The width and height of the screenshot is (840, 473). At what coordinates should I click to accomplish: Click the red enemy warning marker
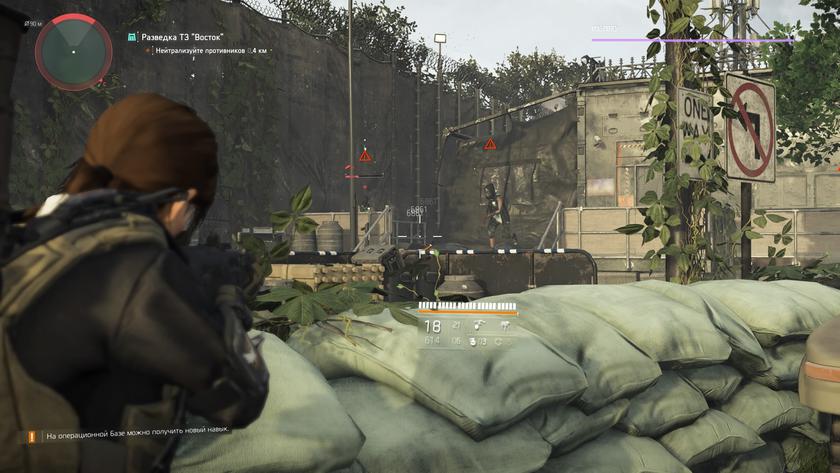[365, 156]
